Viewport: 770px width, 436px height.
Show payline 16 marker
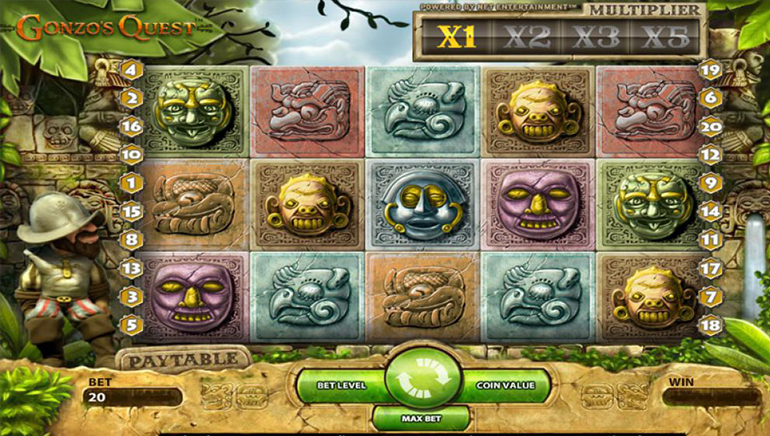131,126
